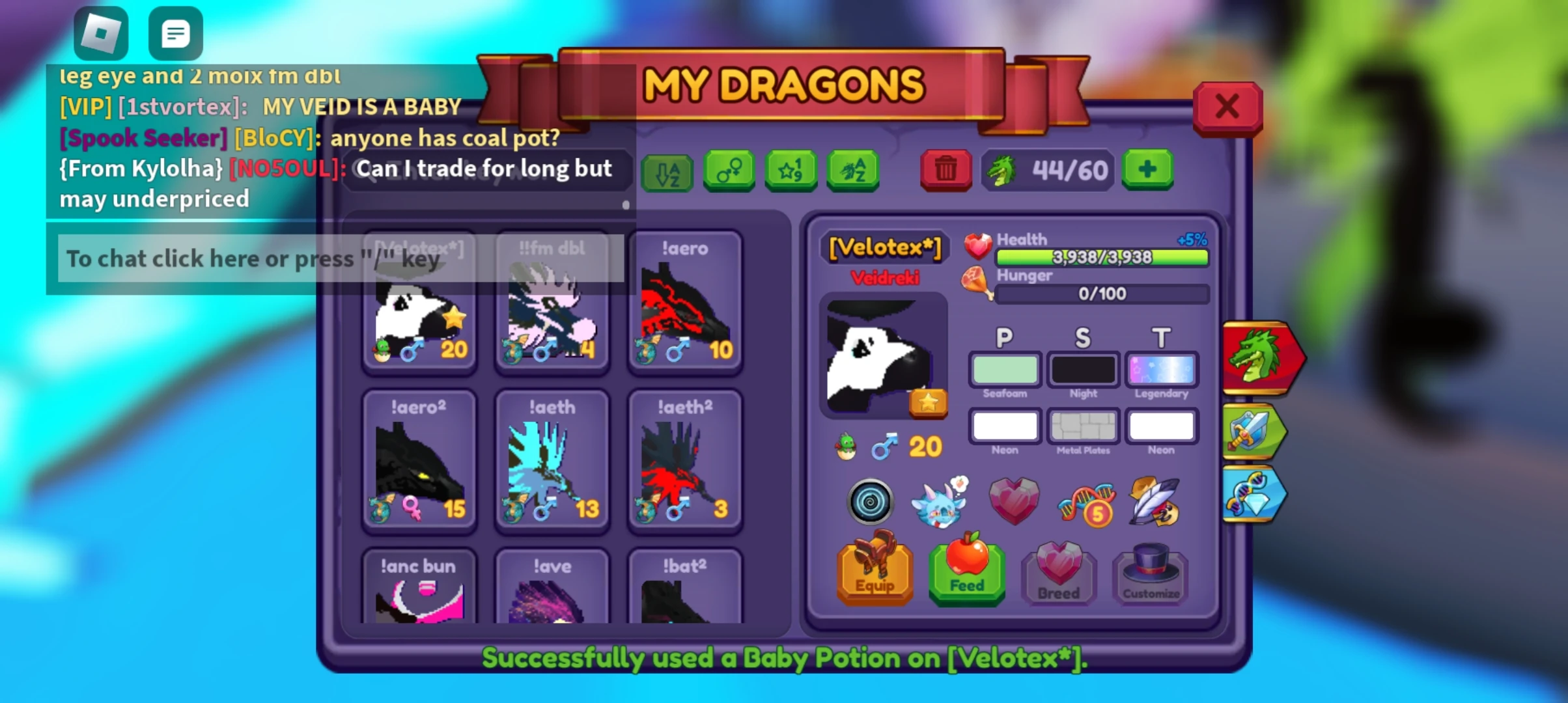
Task: Click the swirling portal icon
Action: click(871, 503)
